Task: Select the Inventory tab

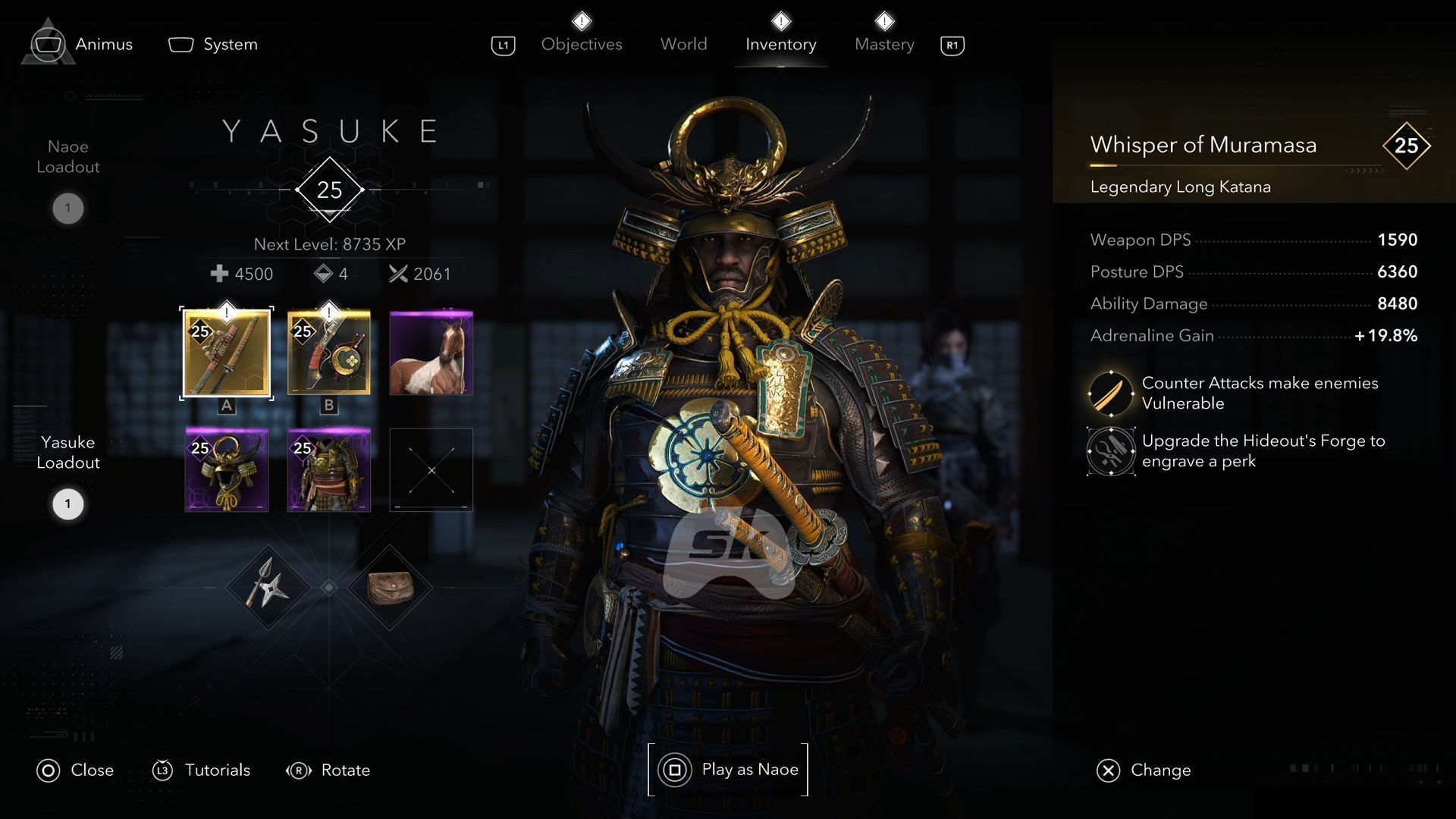Action: tap(780, 44)
